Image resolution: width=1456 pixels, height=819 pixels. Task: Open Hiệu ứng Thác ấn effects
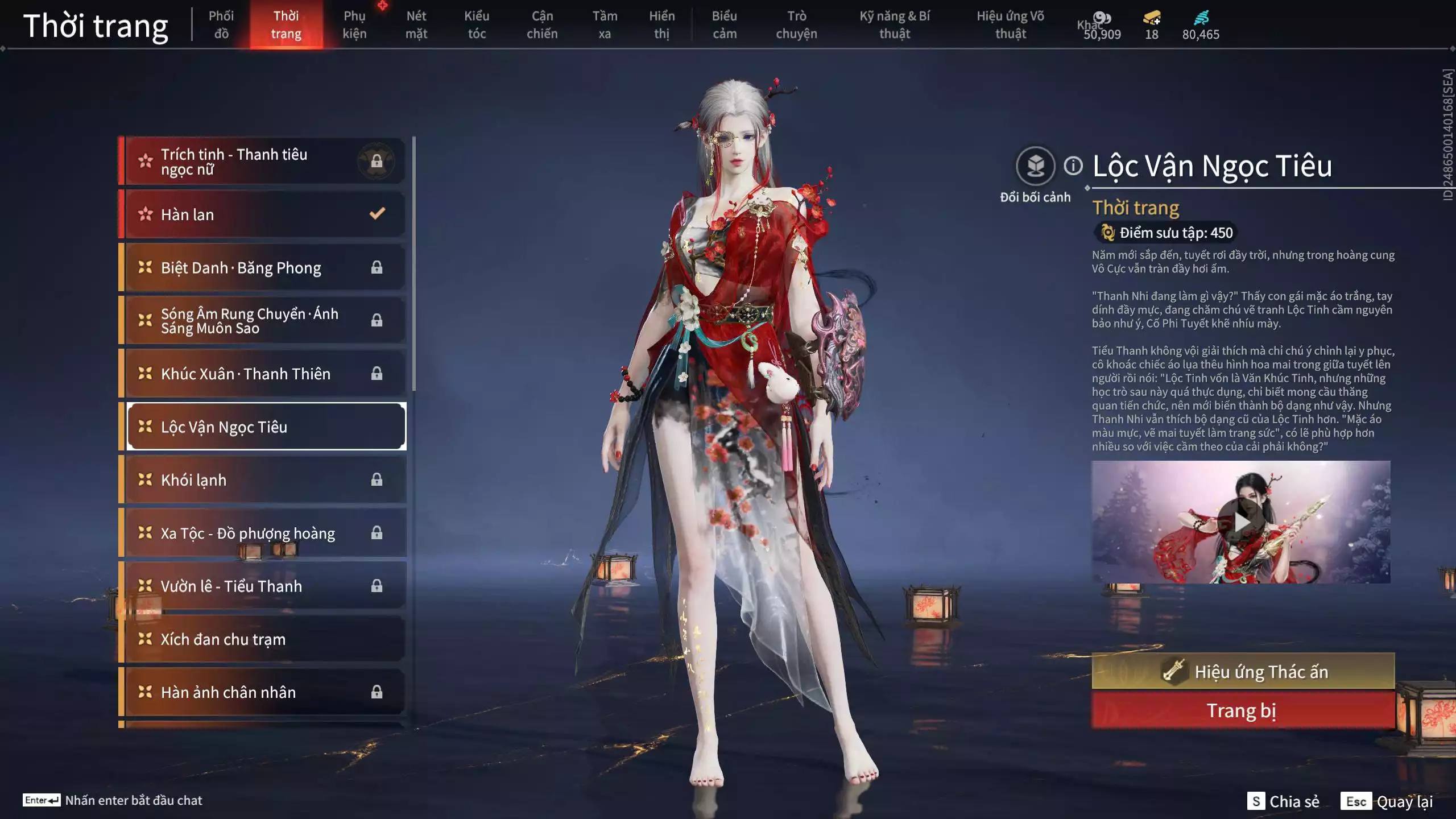(1243, 672)
